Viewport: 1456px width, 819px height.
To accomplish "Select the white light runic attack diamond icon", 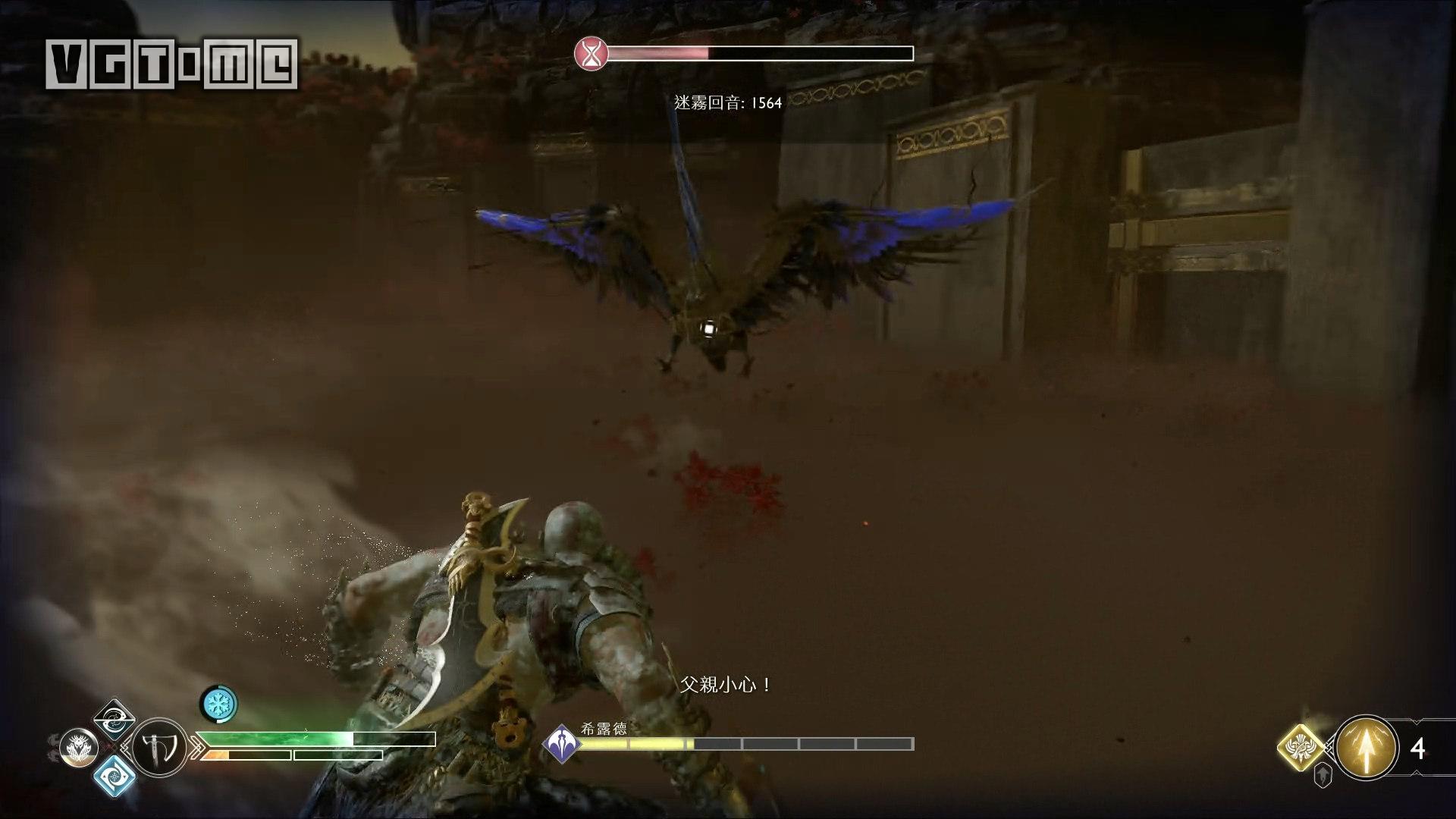I will 114,721.
